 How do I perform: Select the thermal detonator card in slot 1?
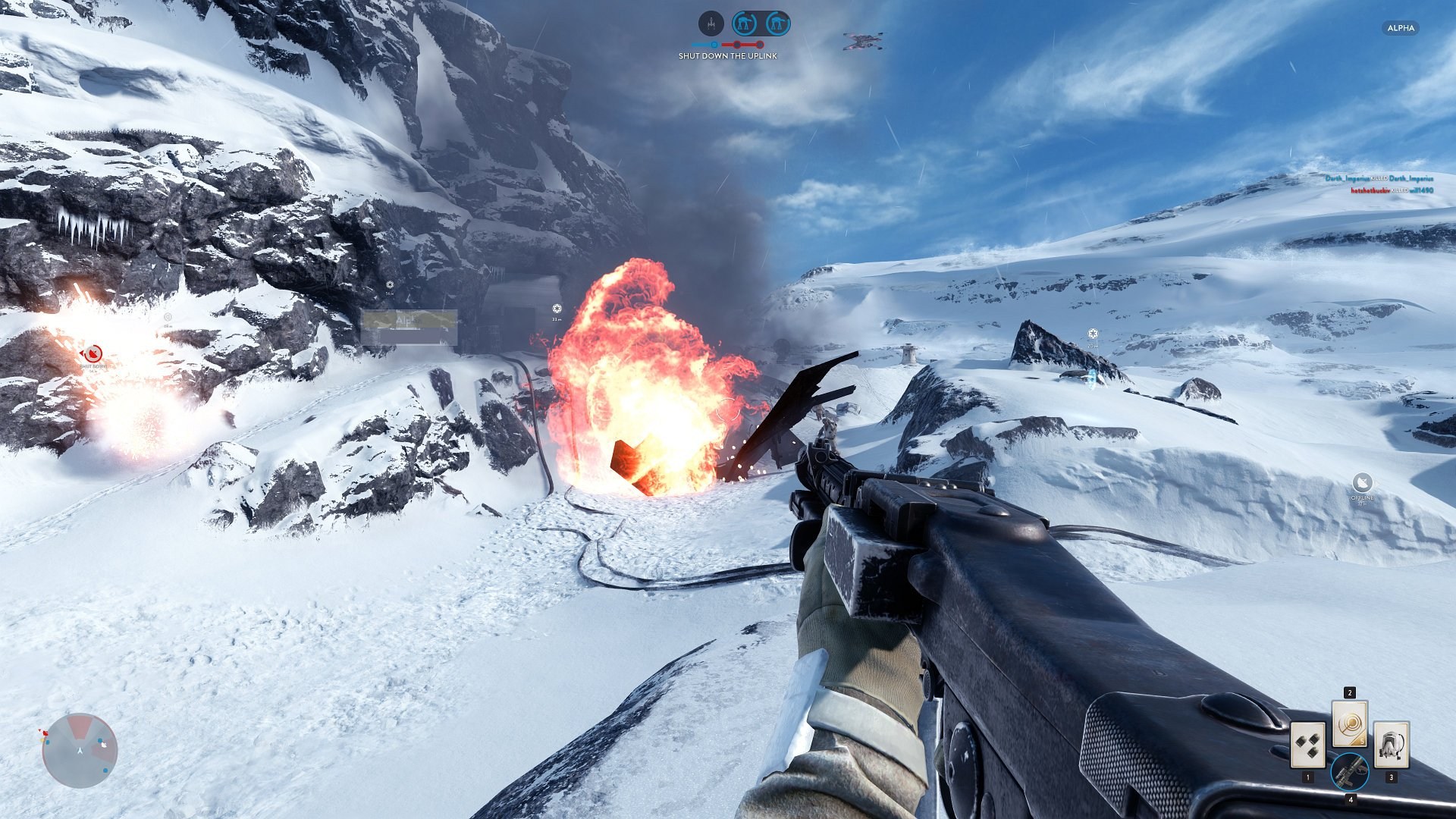pos(1308,745)
